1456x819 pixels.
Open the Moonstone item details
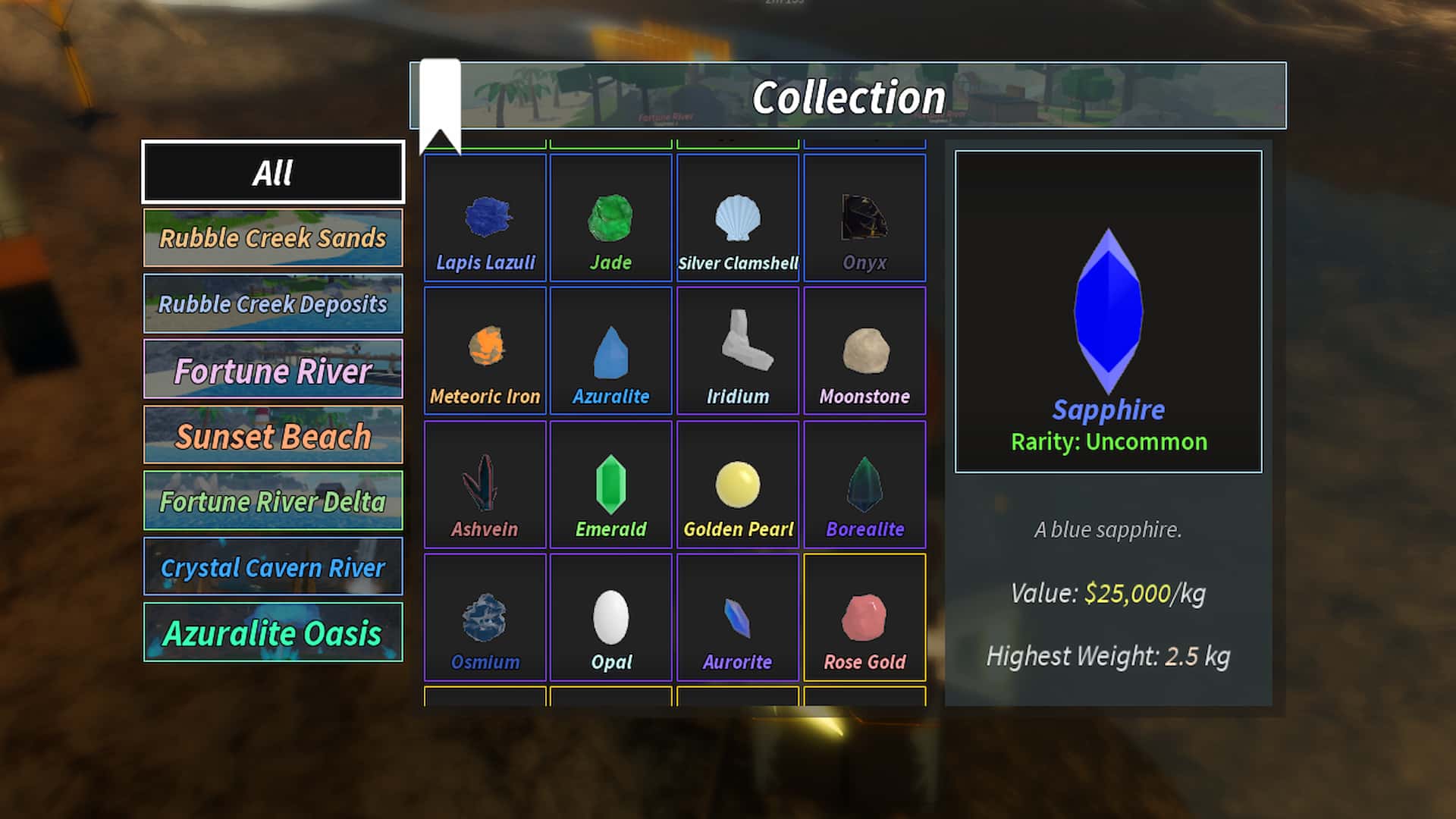(x=864, y=351)
